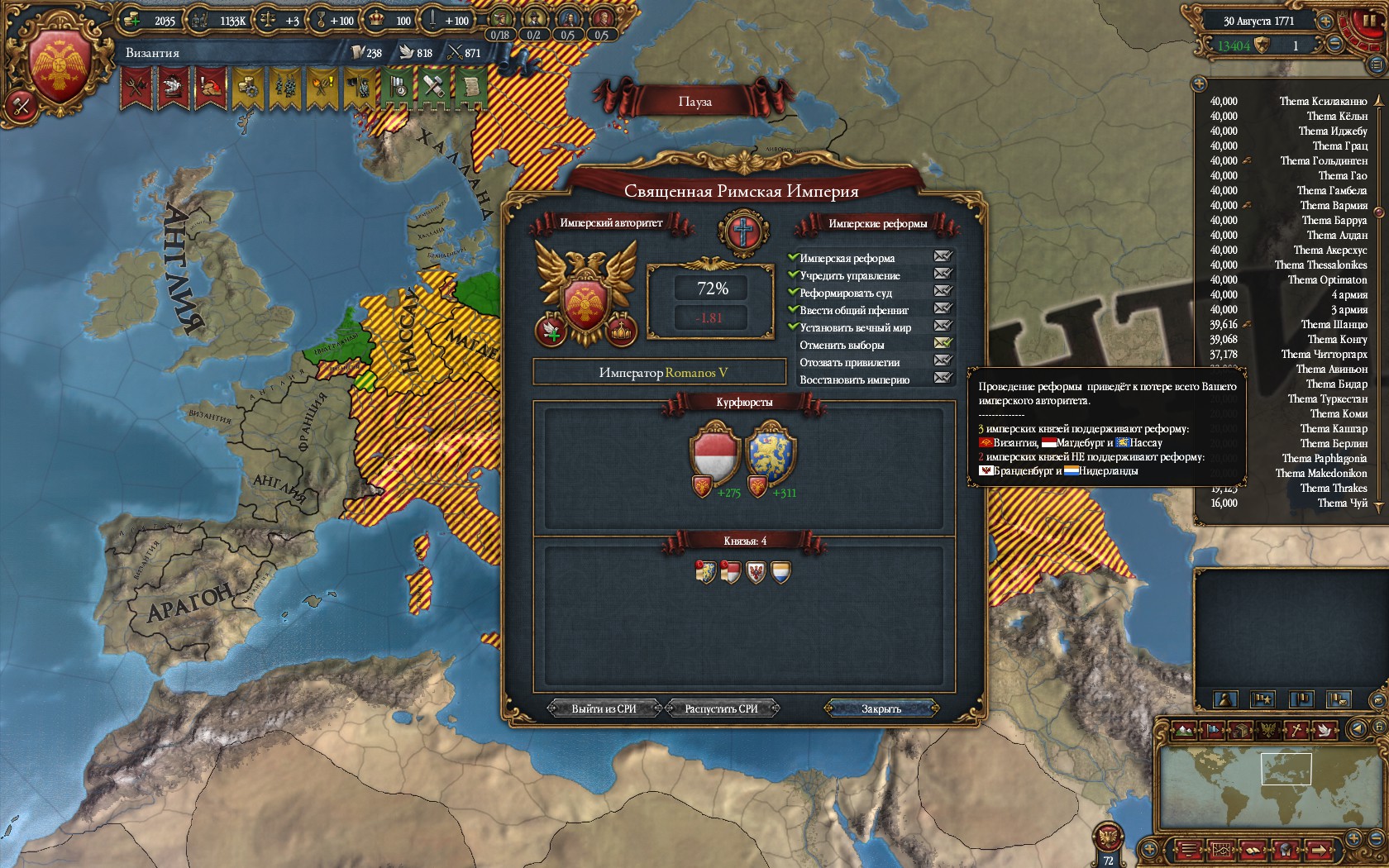Select the Magdeburg elector red-white shield
1389x868 pixels.
pyautogui.click(x=714, y=453)
